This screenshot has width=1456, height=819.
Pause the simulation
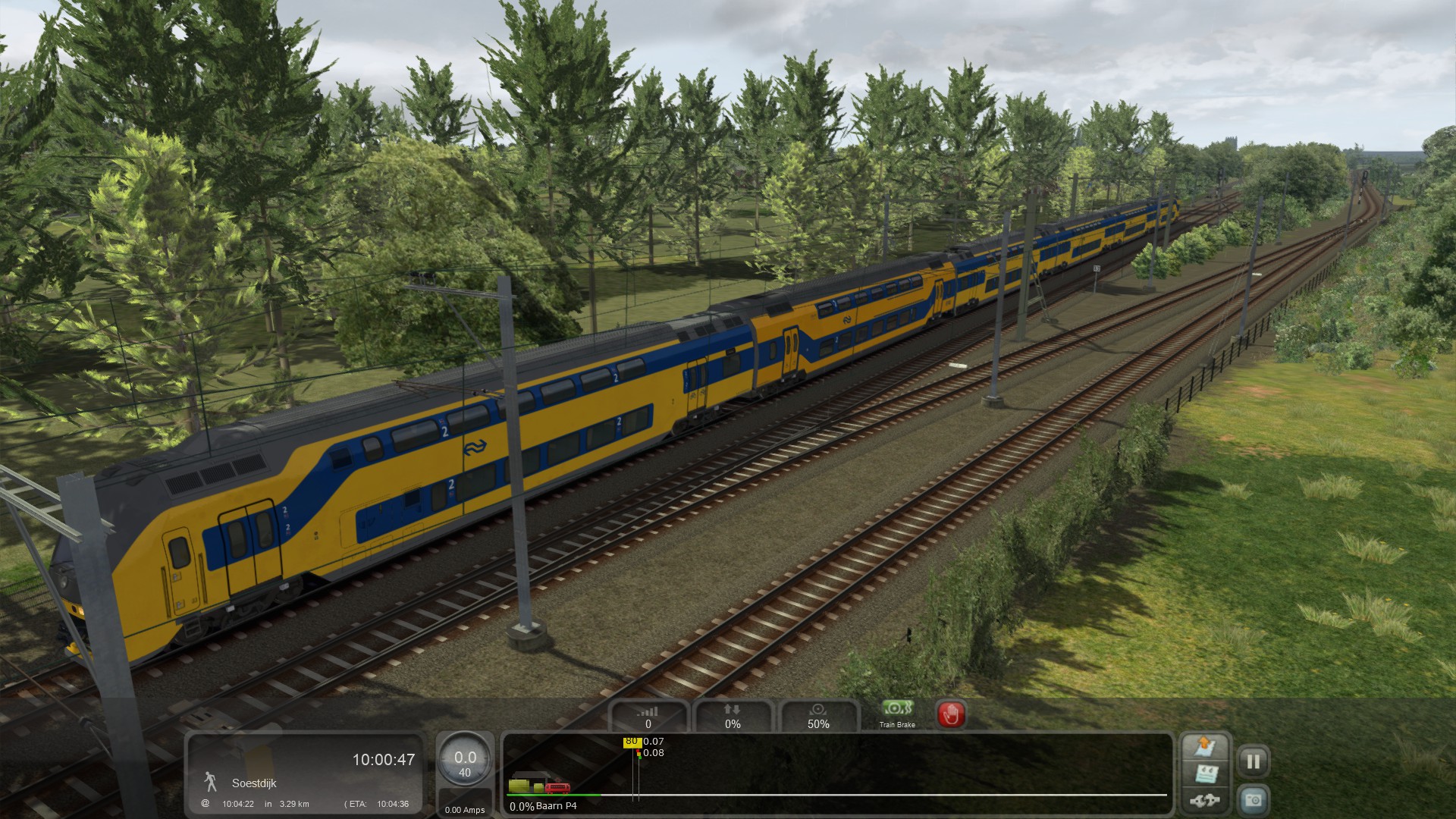[x=1253, y=761]
